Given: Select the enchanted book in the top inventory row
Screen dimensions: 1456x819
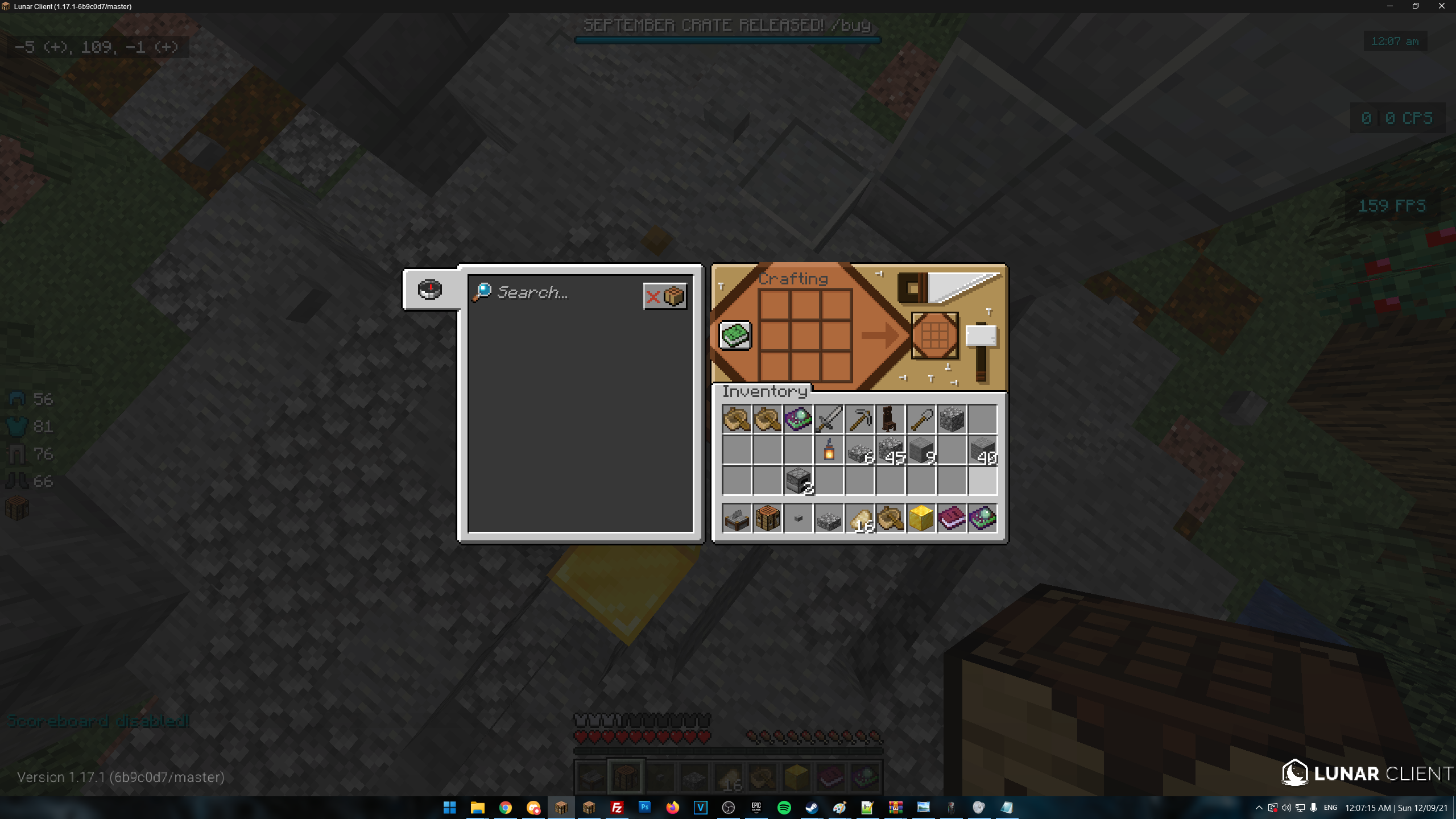Looking at the screenshot, I should coord(799,419).
